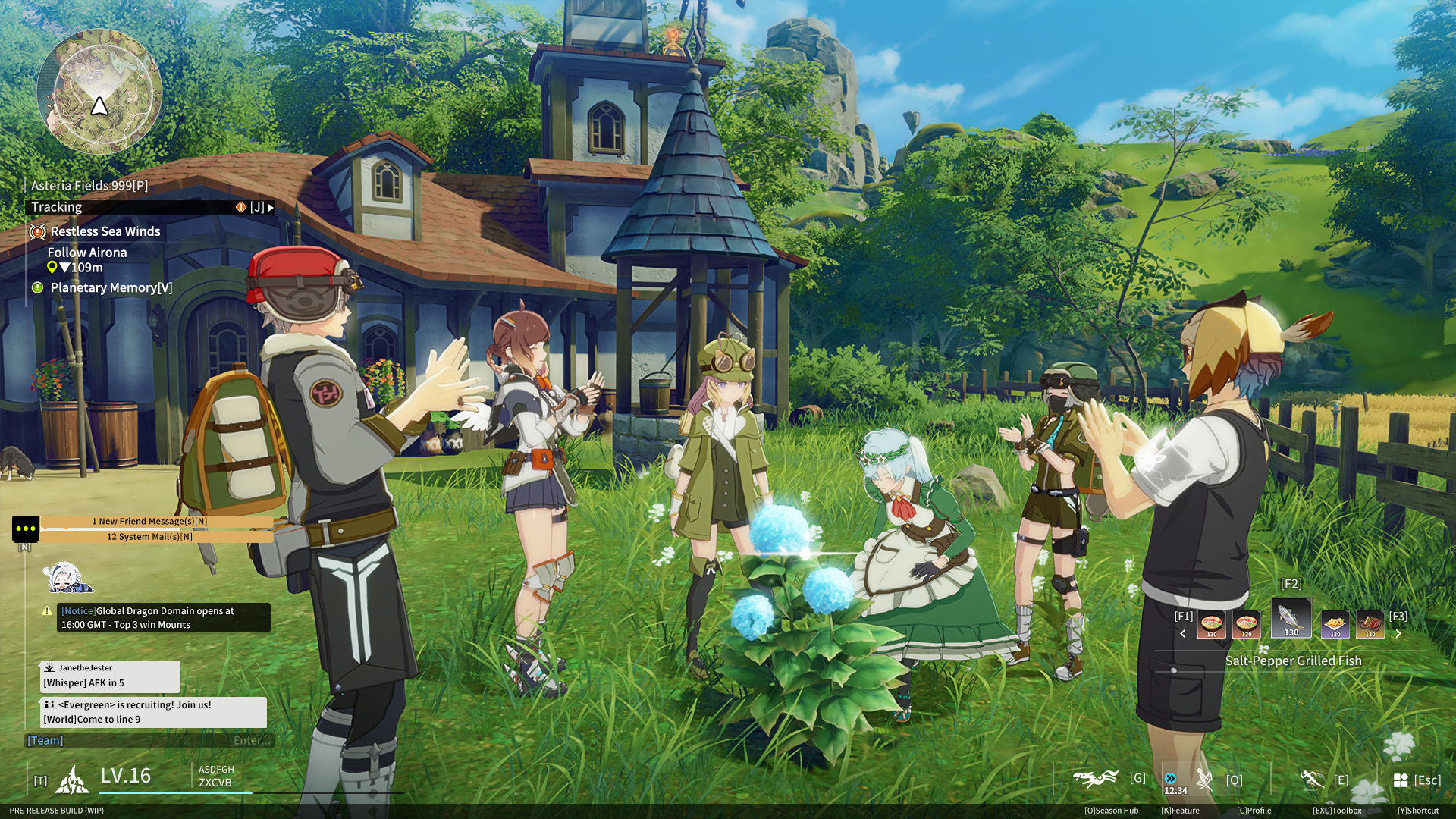Select the rice bowl dish in the F1 slot
1456x819 pixels.
click(x=1212, y=624)
